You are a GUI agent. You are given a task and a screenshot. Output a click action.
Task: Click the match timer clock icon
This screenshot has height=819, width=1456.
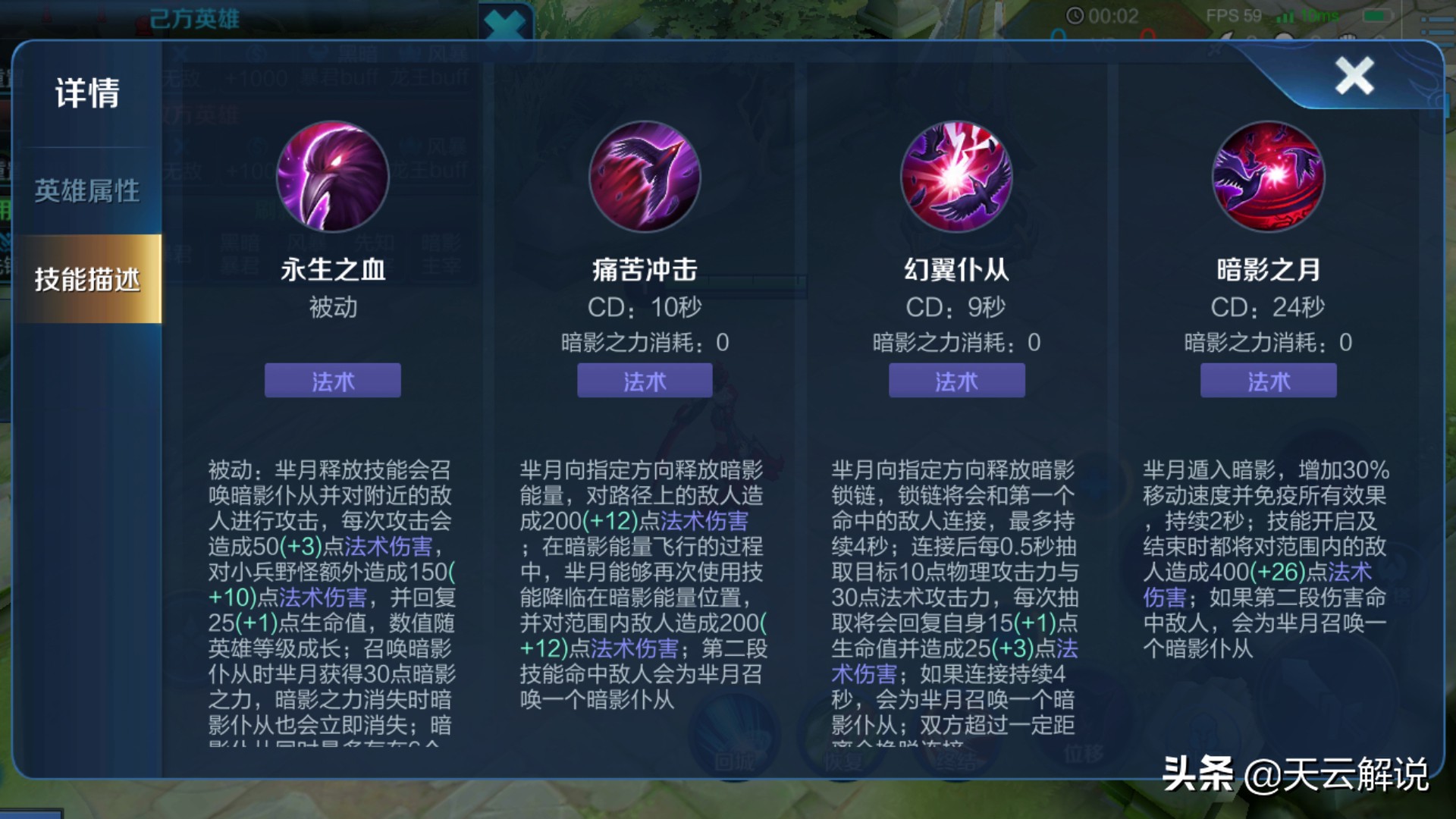[1075, 17]
